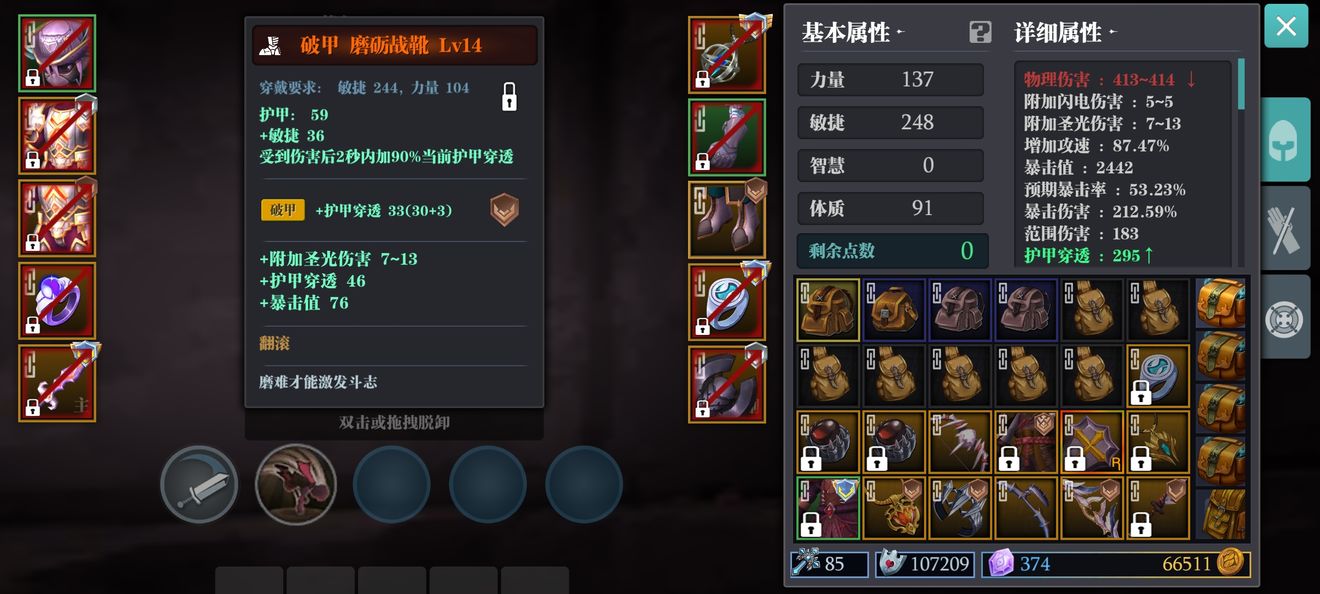Select the equipped red sword weapon slot

click(x=57, y=382)
